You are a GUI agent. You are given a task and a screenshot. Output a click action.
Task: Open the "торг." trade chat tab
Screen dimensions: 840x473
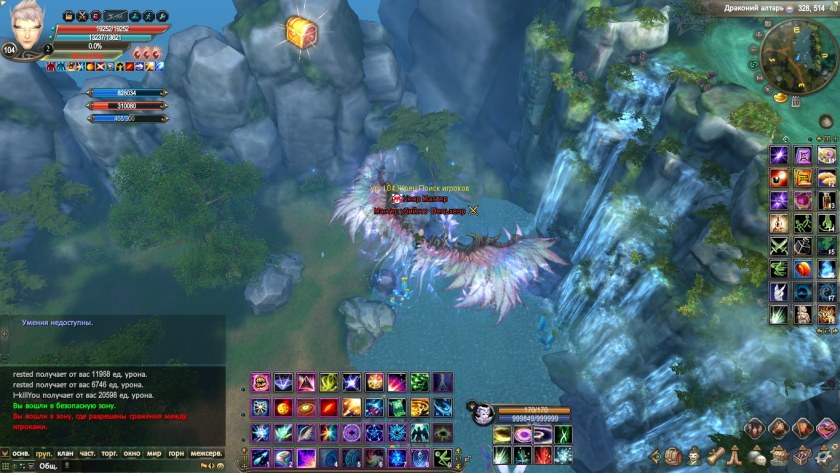point(111,453)
